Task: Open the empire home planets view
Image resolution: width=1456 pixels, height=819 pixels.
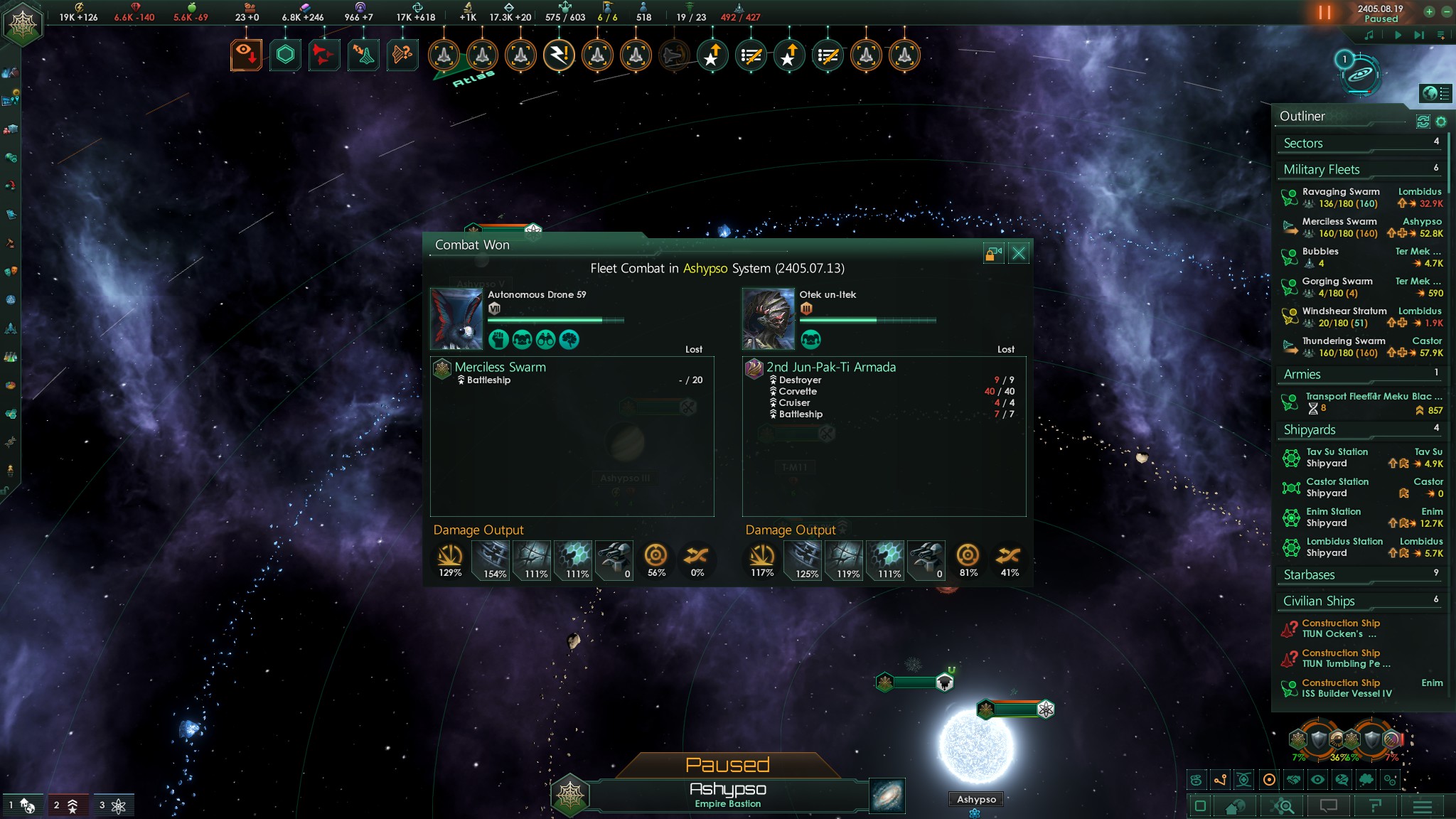Action: point(1236,805)
